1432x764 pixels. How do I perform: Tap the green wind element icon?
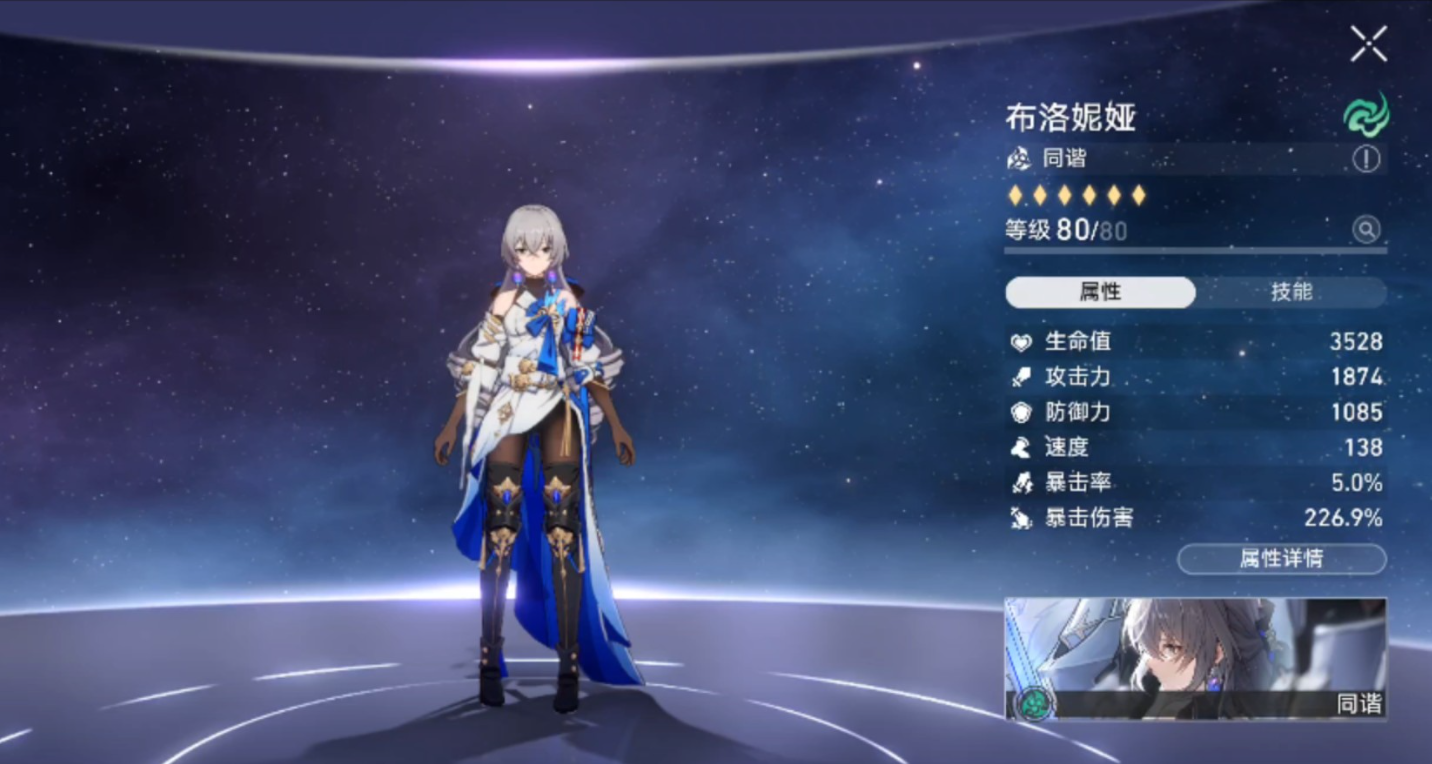1366,114
